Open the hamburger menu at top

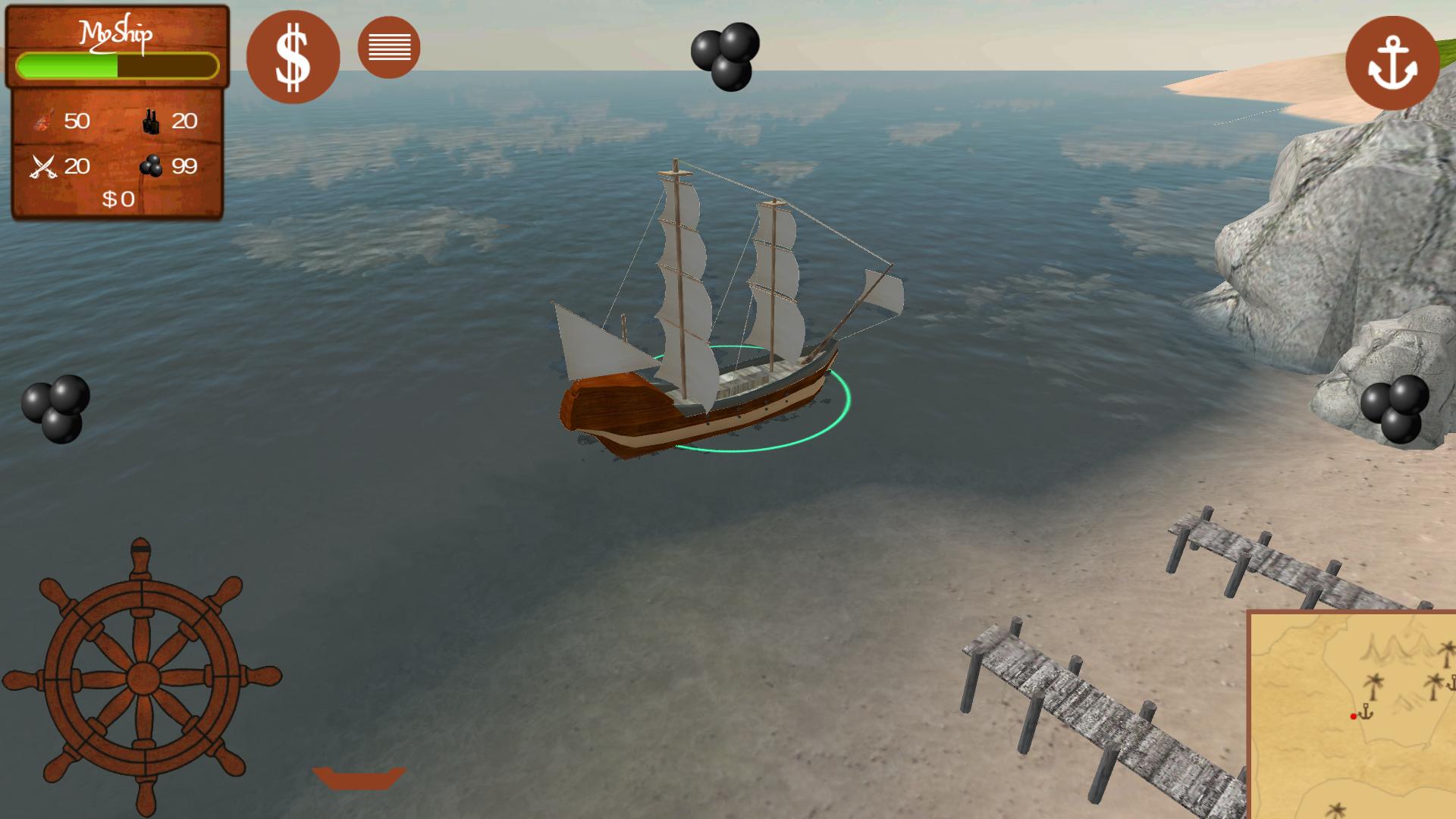(389, 46)
